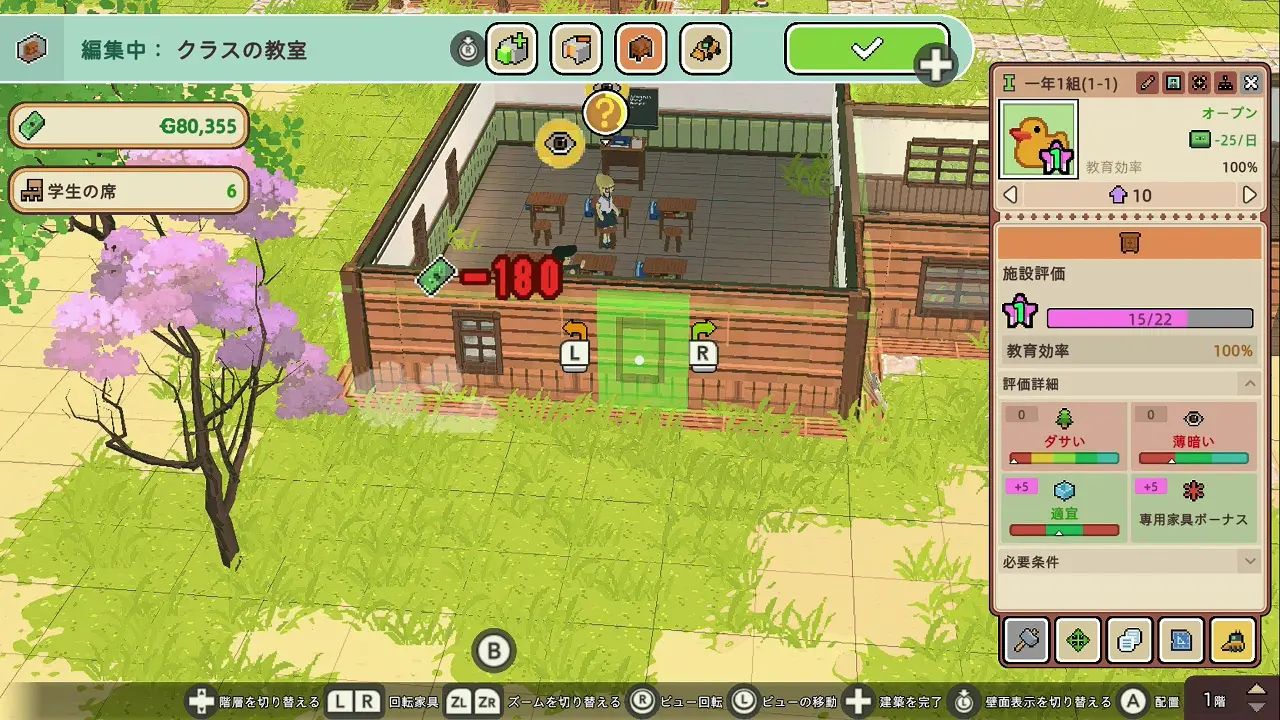1280x720 pixels.
Task: Rename the class with the pencil icon
Action: coord(1148,83)
